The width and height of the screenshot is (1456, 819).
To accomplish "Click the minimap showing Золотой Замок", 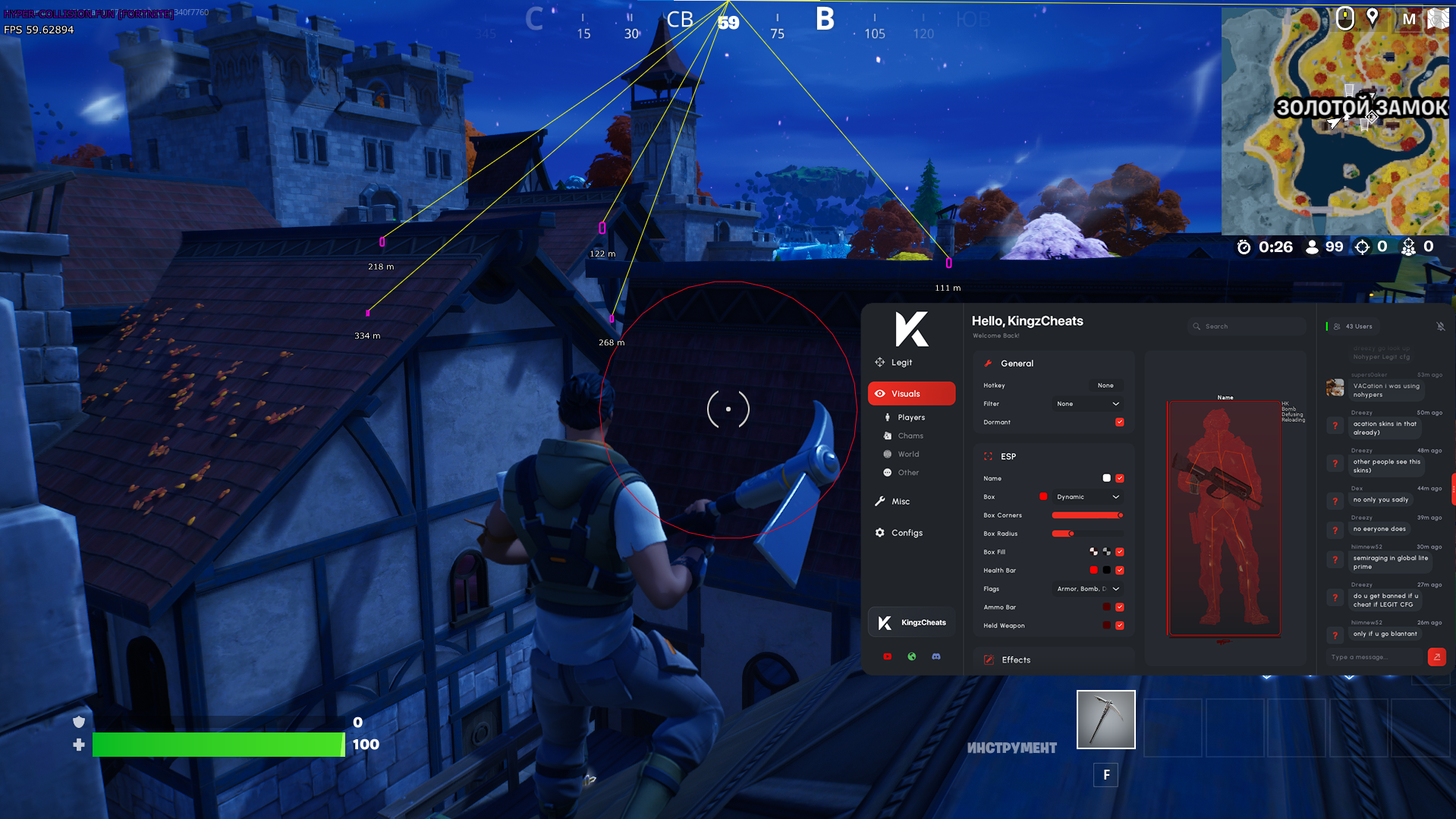I will [x=1335, y=121].
